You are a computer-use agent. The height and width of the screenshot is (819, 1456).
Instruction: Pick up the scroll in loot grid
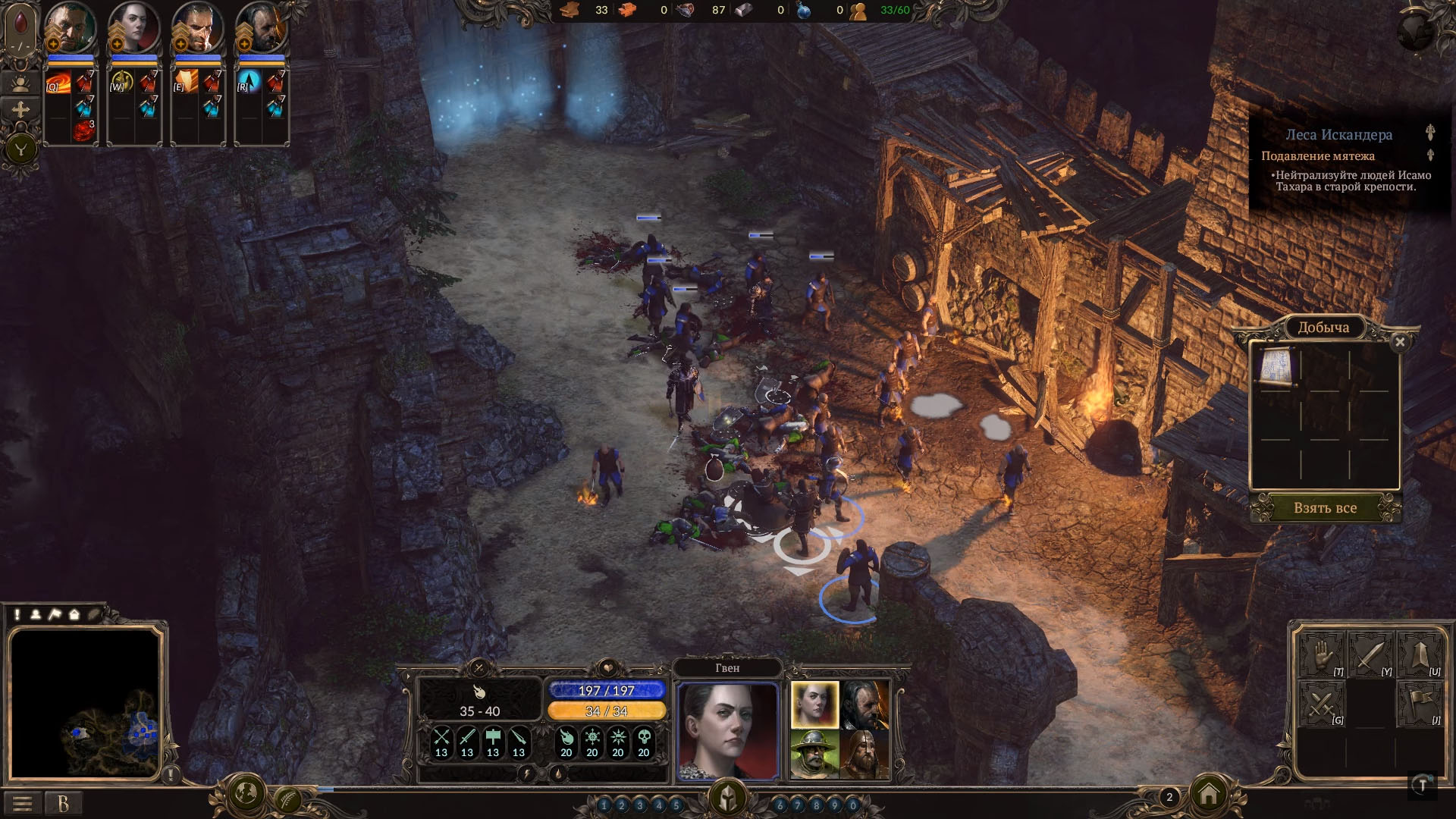[1276, 366]
